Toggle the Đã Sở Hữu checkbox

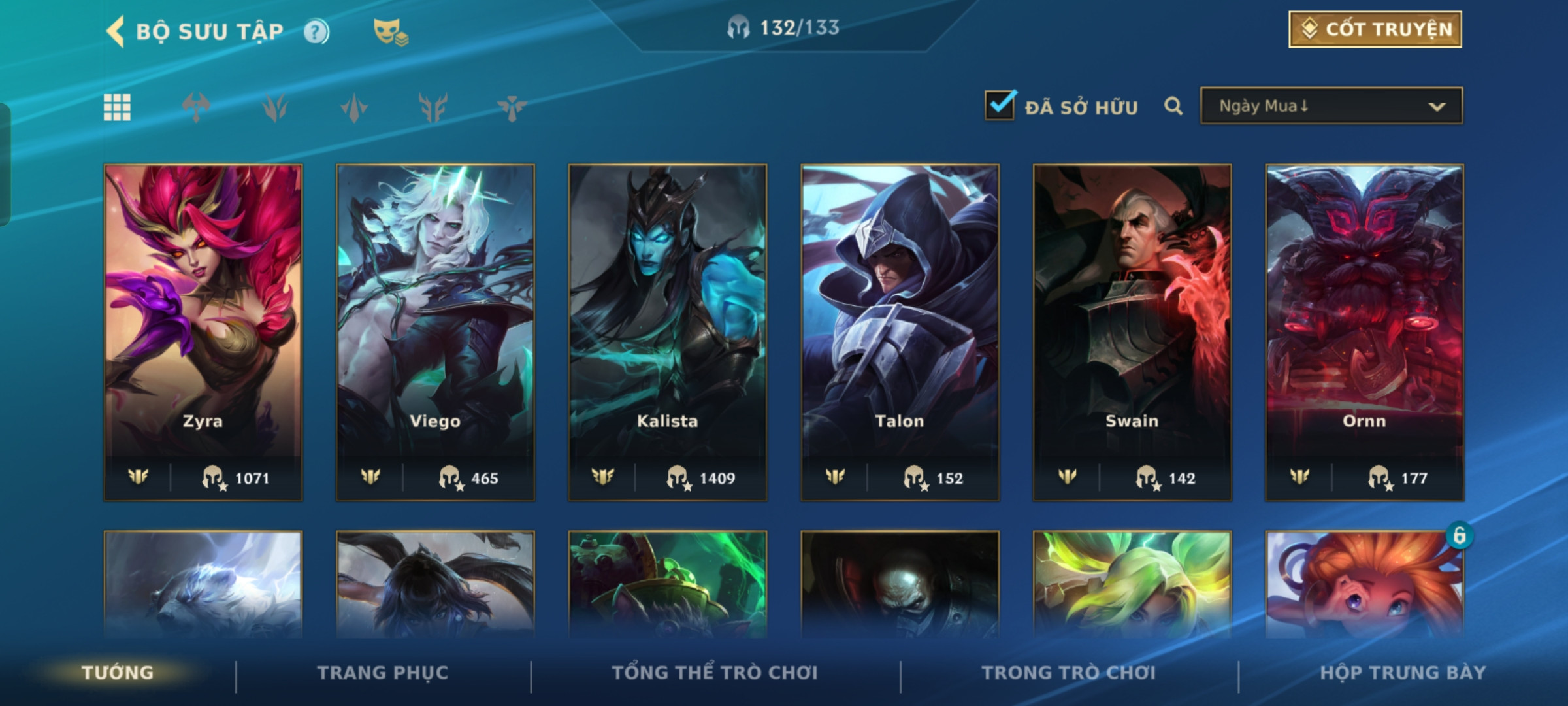click(x=1000, y=105)
